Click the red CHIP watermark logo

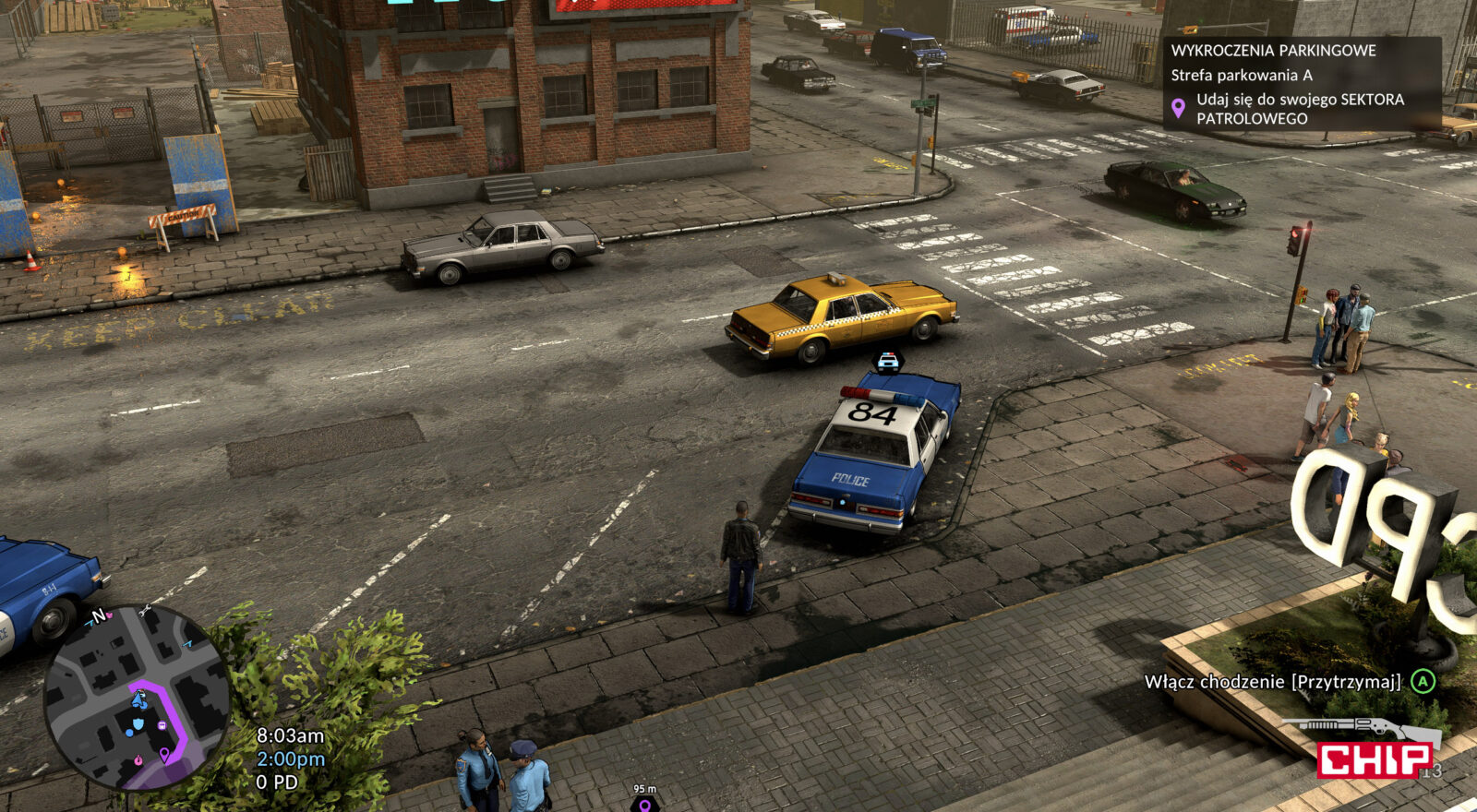click(x=1375, y=760)
